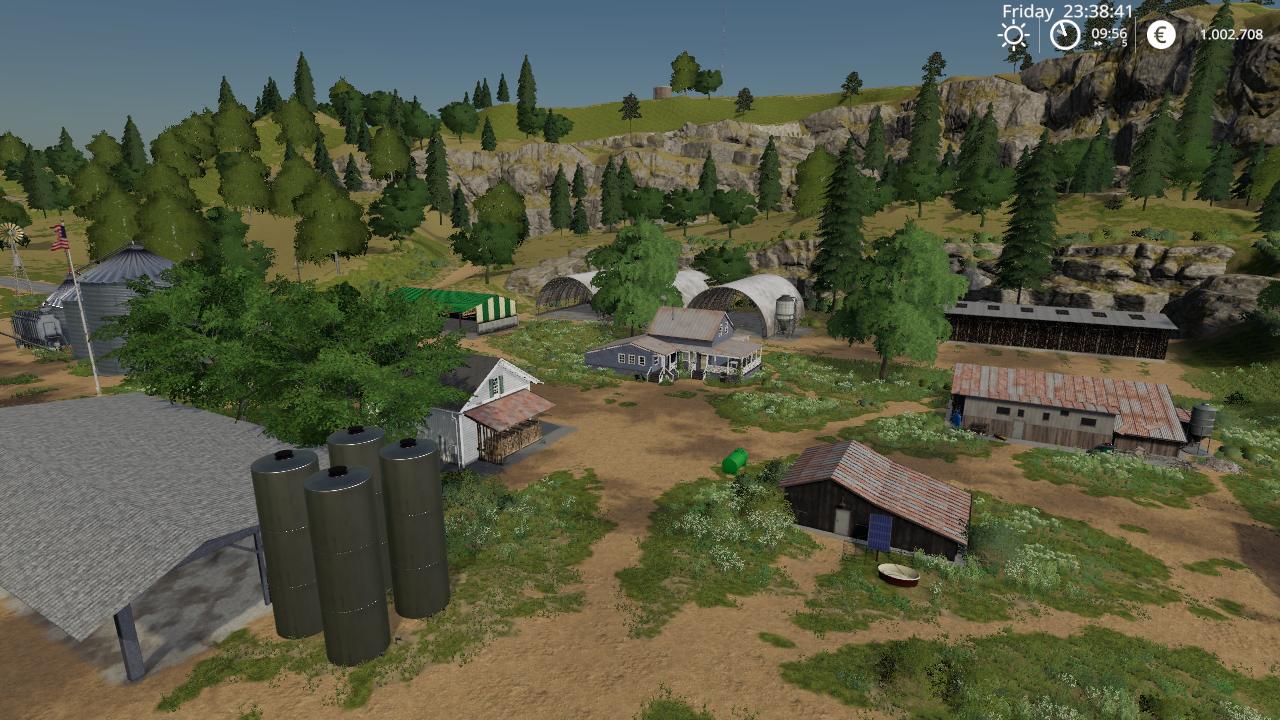This screenshot has height=720, width=1280.
Task: Open the euro money icon
Action: pyautogui.click(x=1161, y=35)
